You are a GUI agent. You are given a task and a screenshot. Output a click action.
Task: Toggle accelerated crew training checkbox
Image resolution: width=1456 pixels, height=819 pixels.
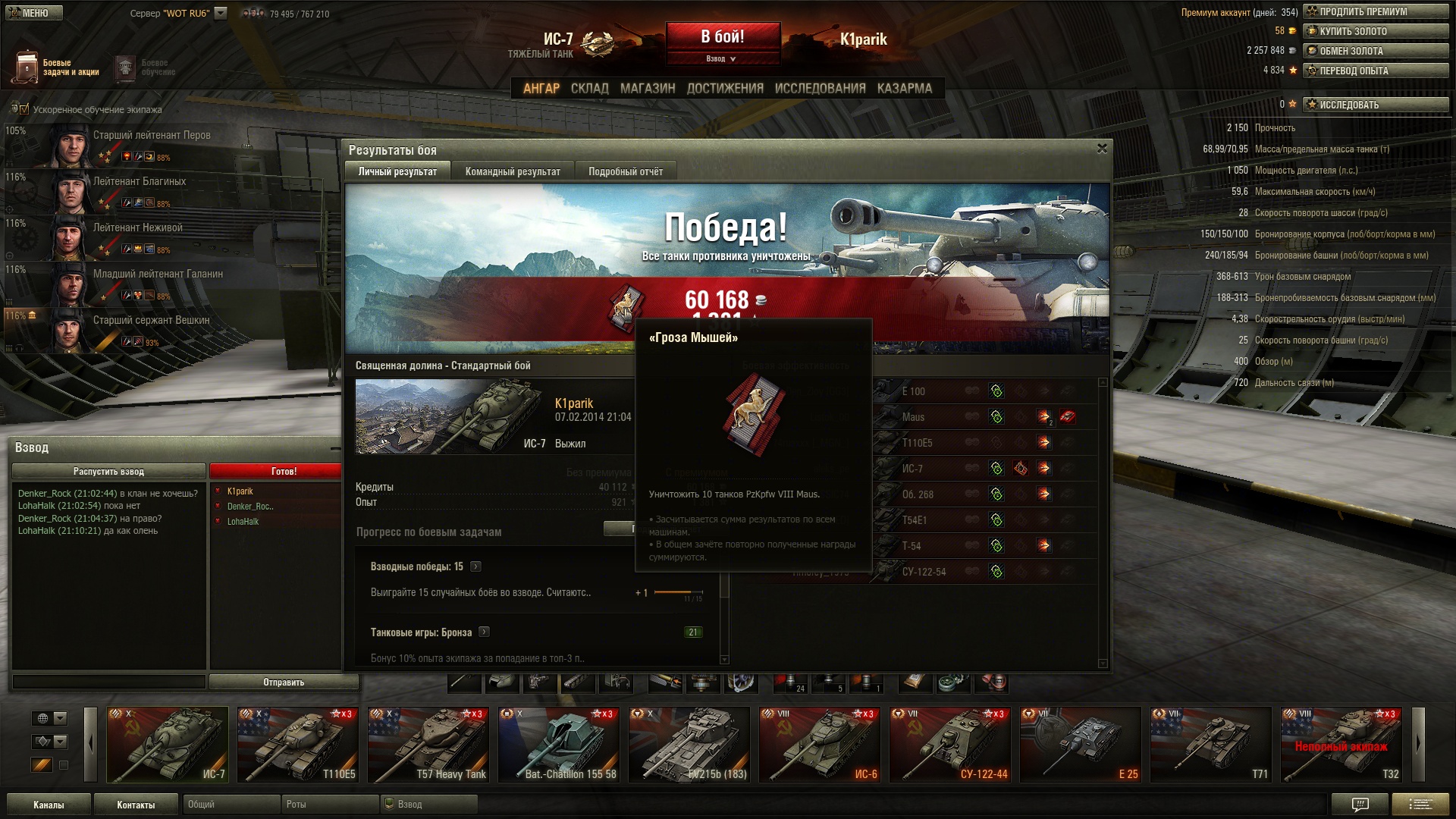[24, 109]
